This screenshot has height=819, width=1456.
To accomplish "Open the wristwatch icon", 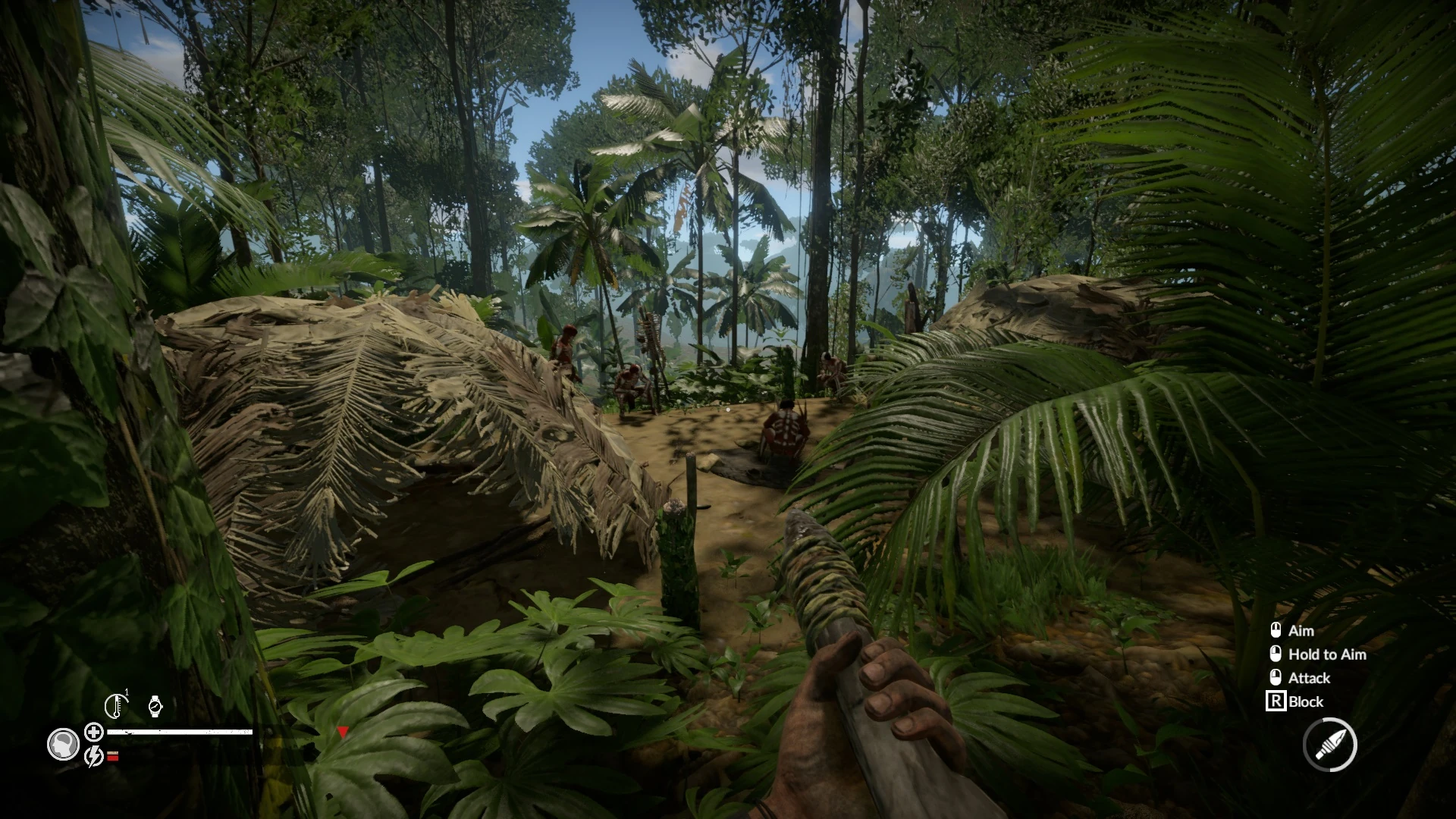I will pos(155,707).
